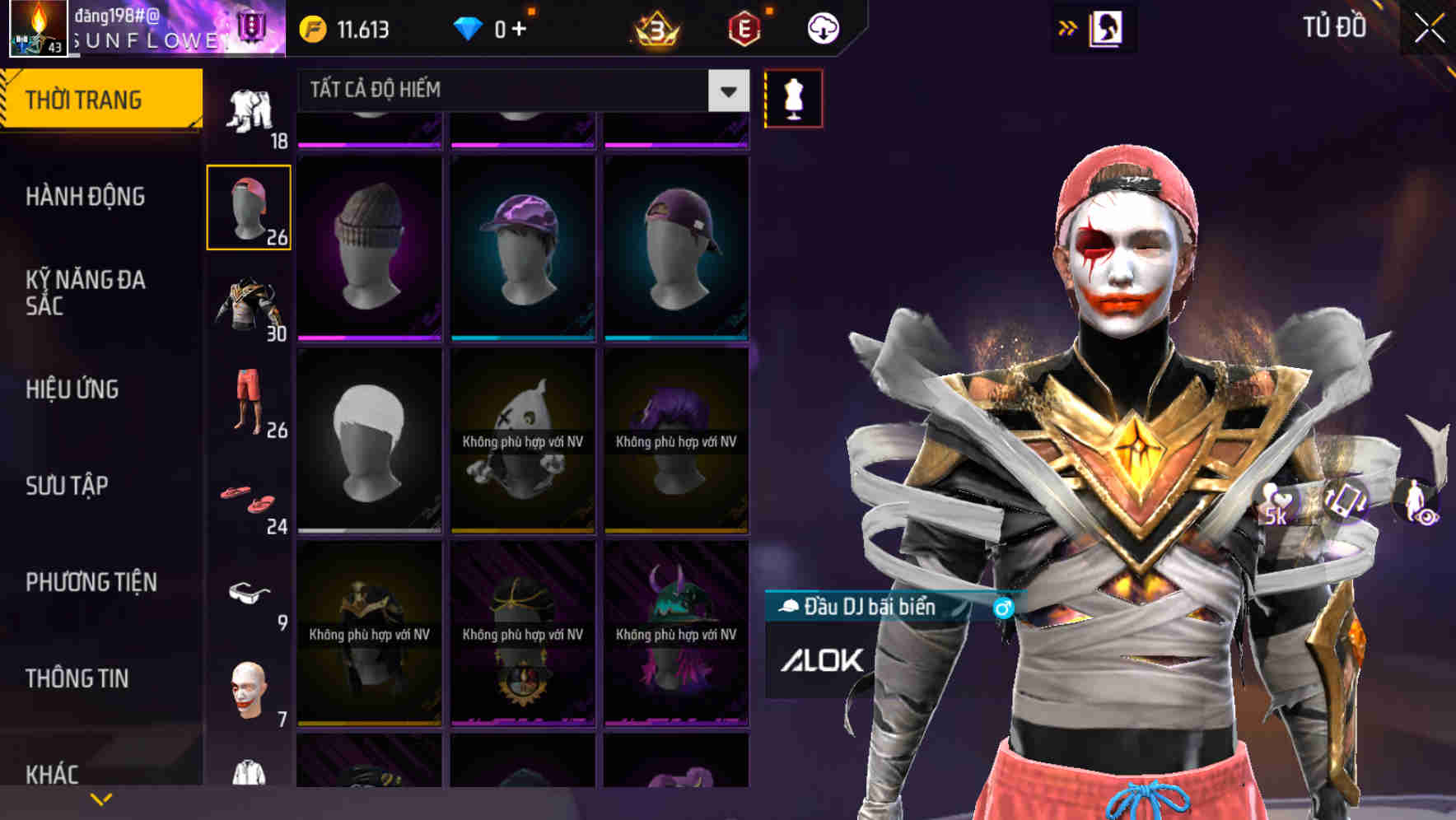This screenshot has width=1456, height=820.
Task: Expand the yellow chevrons near top right
Action: coord(1068,27)
